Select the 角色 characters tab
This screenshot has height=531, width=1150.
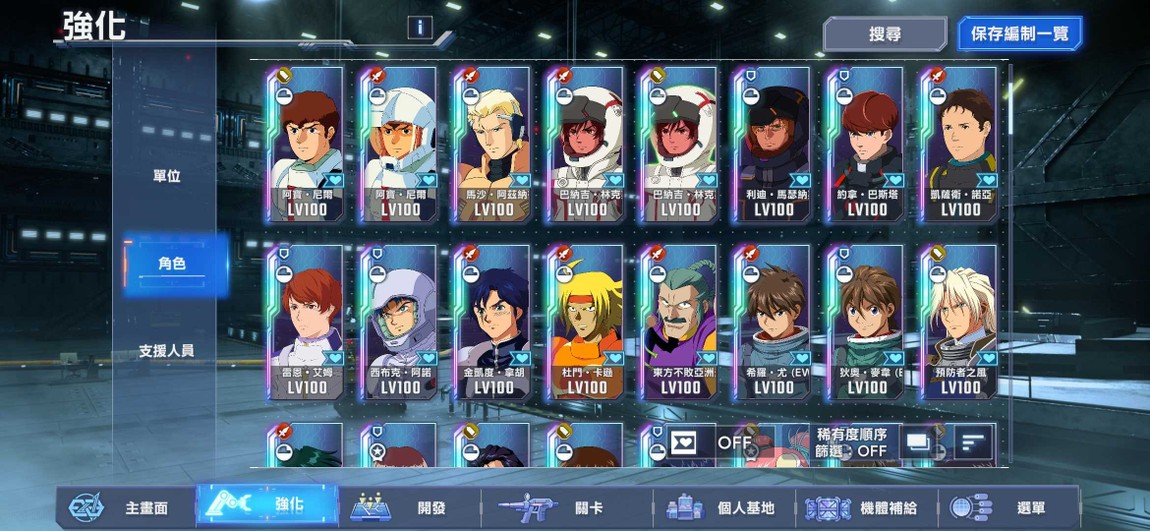point(171,264)
